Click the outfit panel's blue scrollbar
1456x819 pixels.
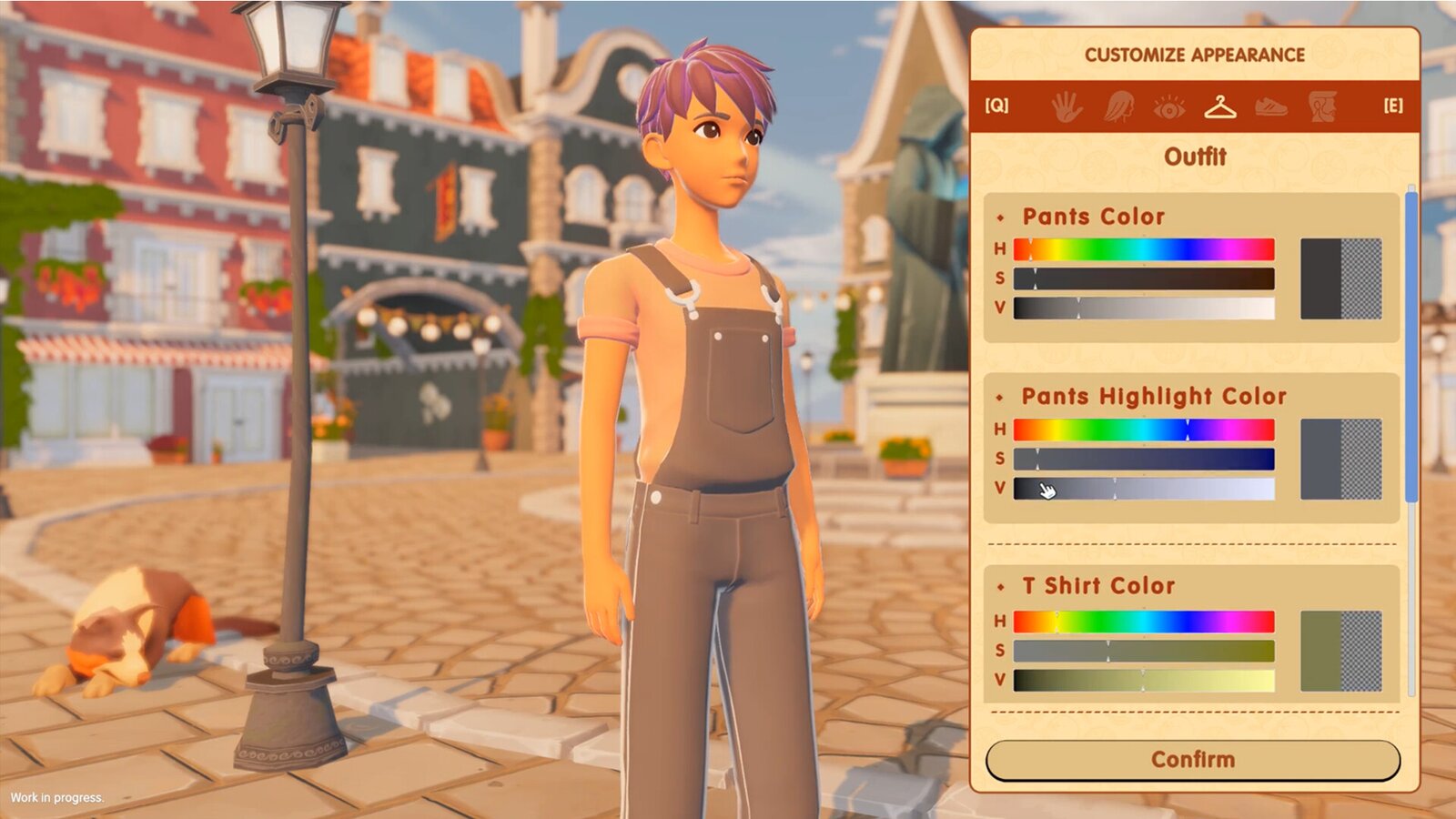[x=1411, y=346]
